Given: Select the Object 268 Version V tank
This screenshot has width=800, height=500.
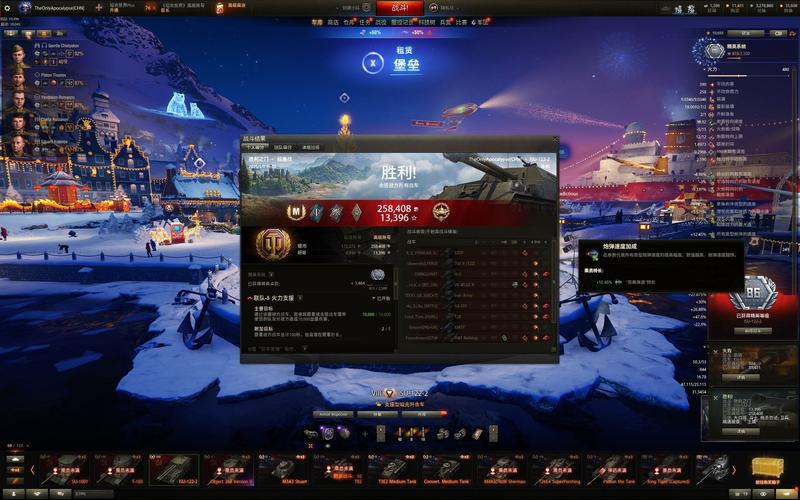Looking at the screenshot, I should point(230,468).
